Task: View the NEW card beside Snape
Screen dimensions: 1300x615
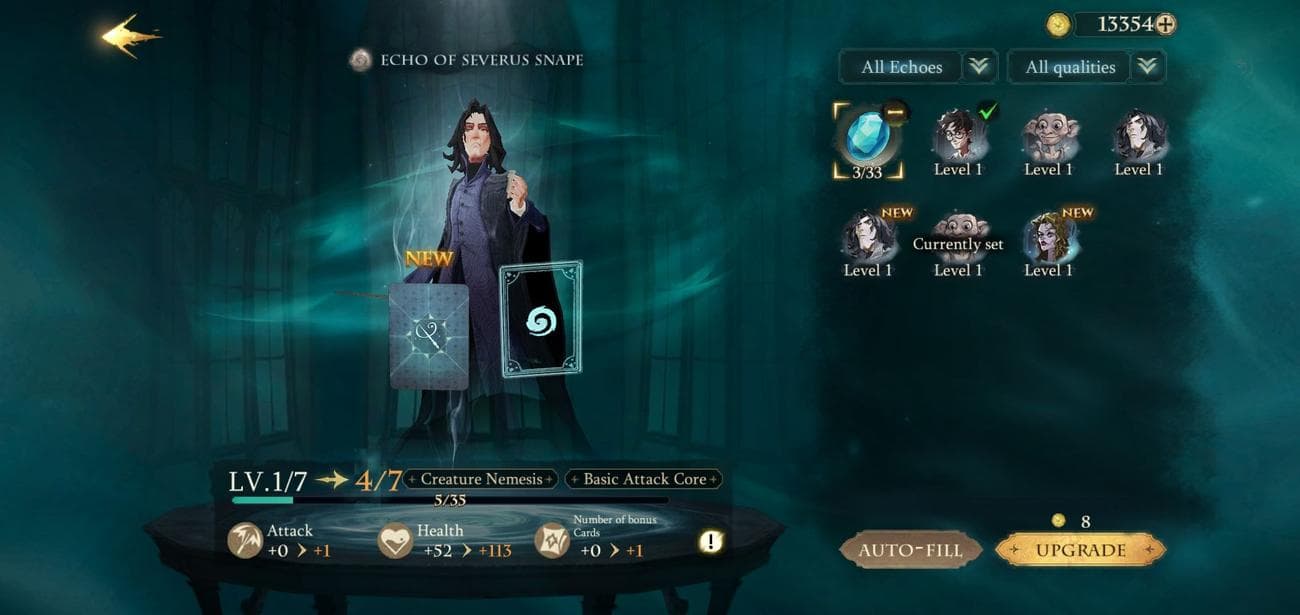Action: click(x=428, y=335)
